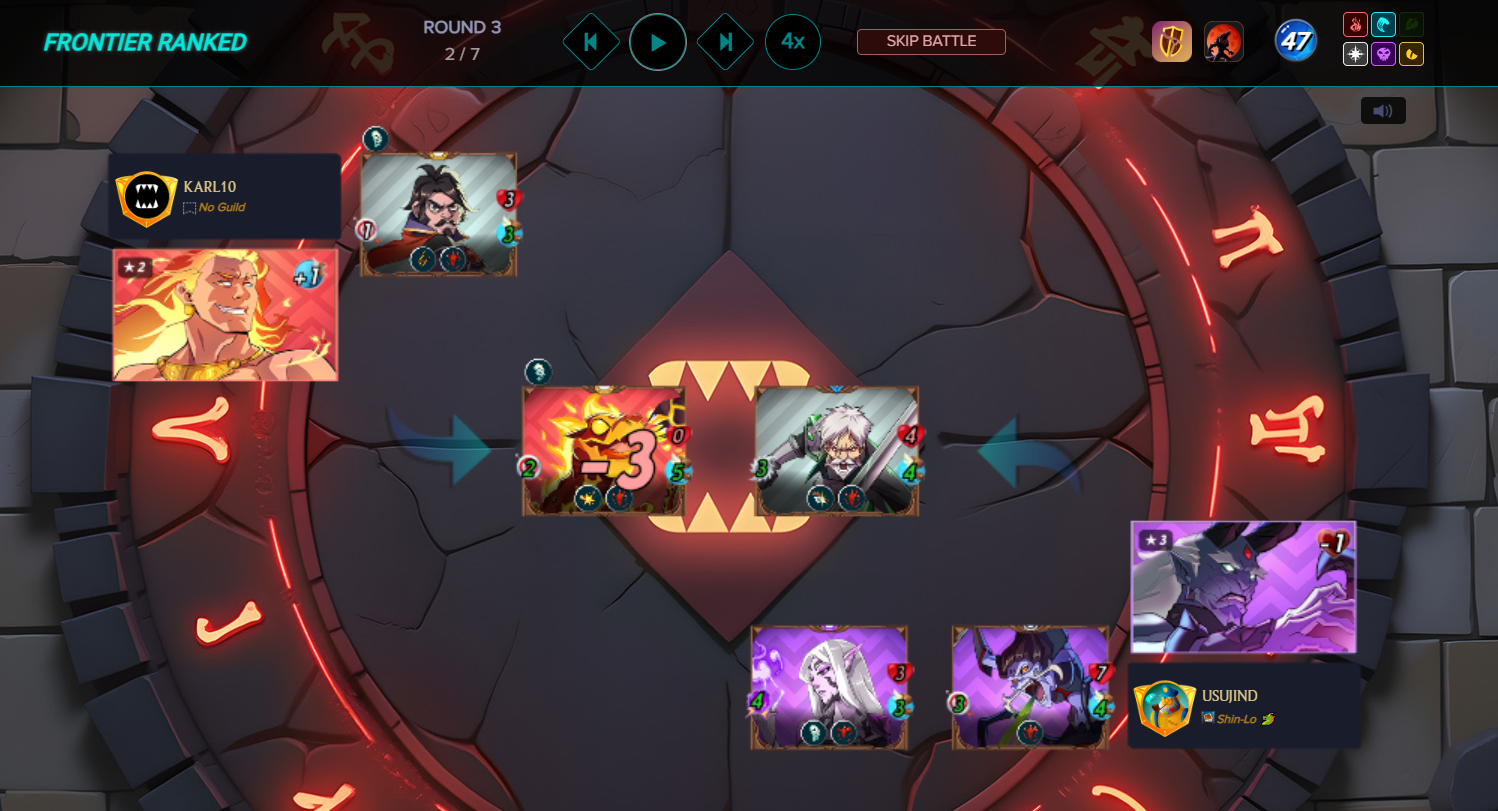This screenshot has height=811, width=1498.
Task: Click the white star life element icon
Action: (1355, 54)
